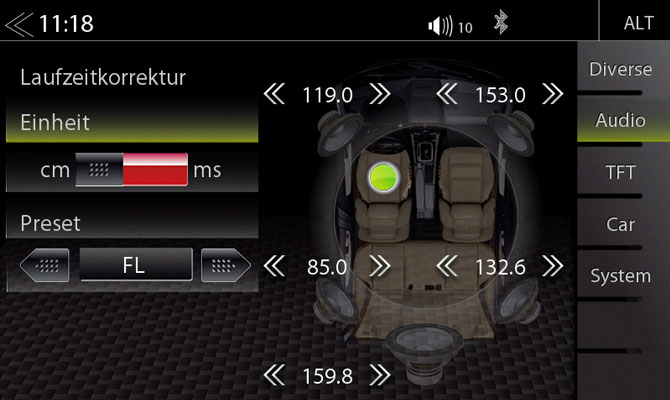The width and height of the screenshot is (670, 400).
Task: Decrease the 159.8 subwoofer delay value
Action: point(274,376)
